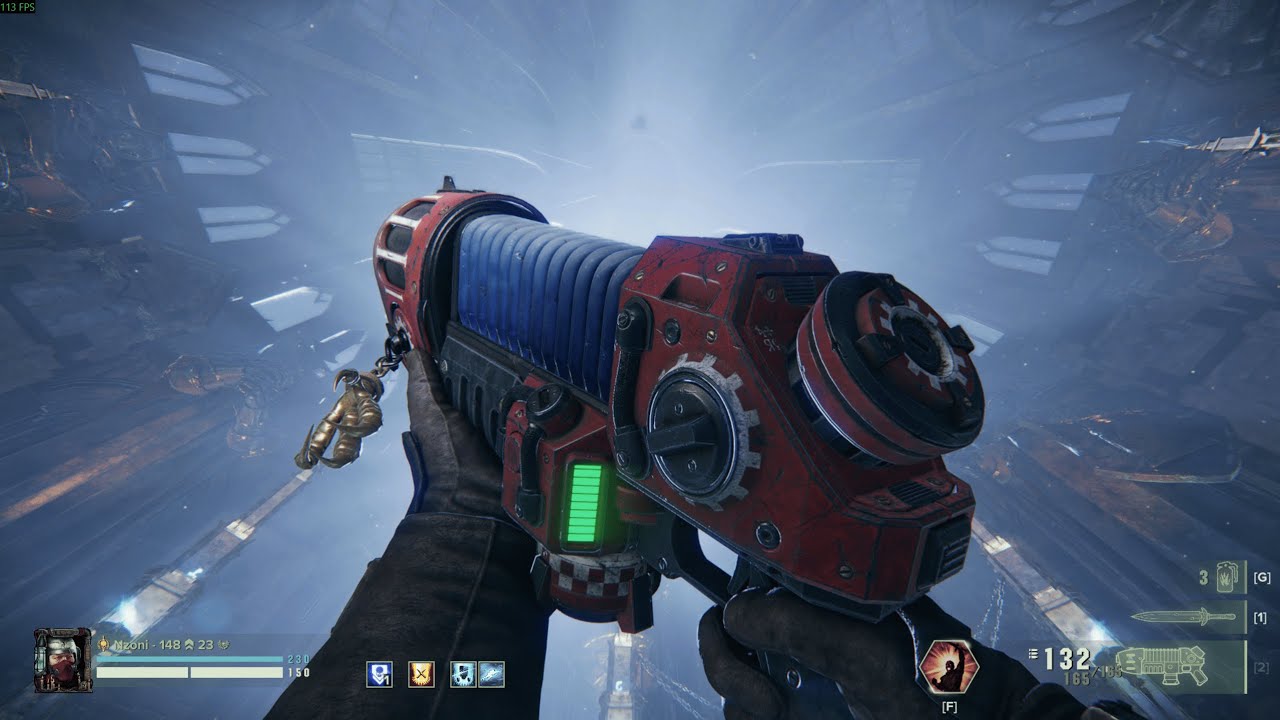Switch to the sword melee weapon slot

[x=1188, y=617]
